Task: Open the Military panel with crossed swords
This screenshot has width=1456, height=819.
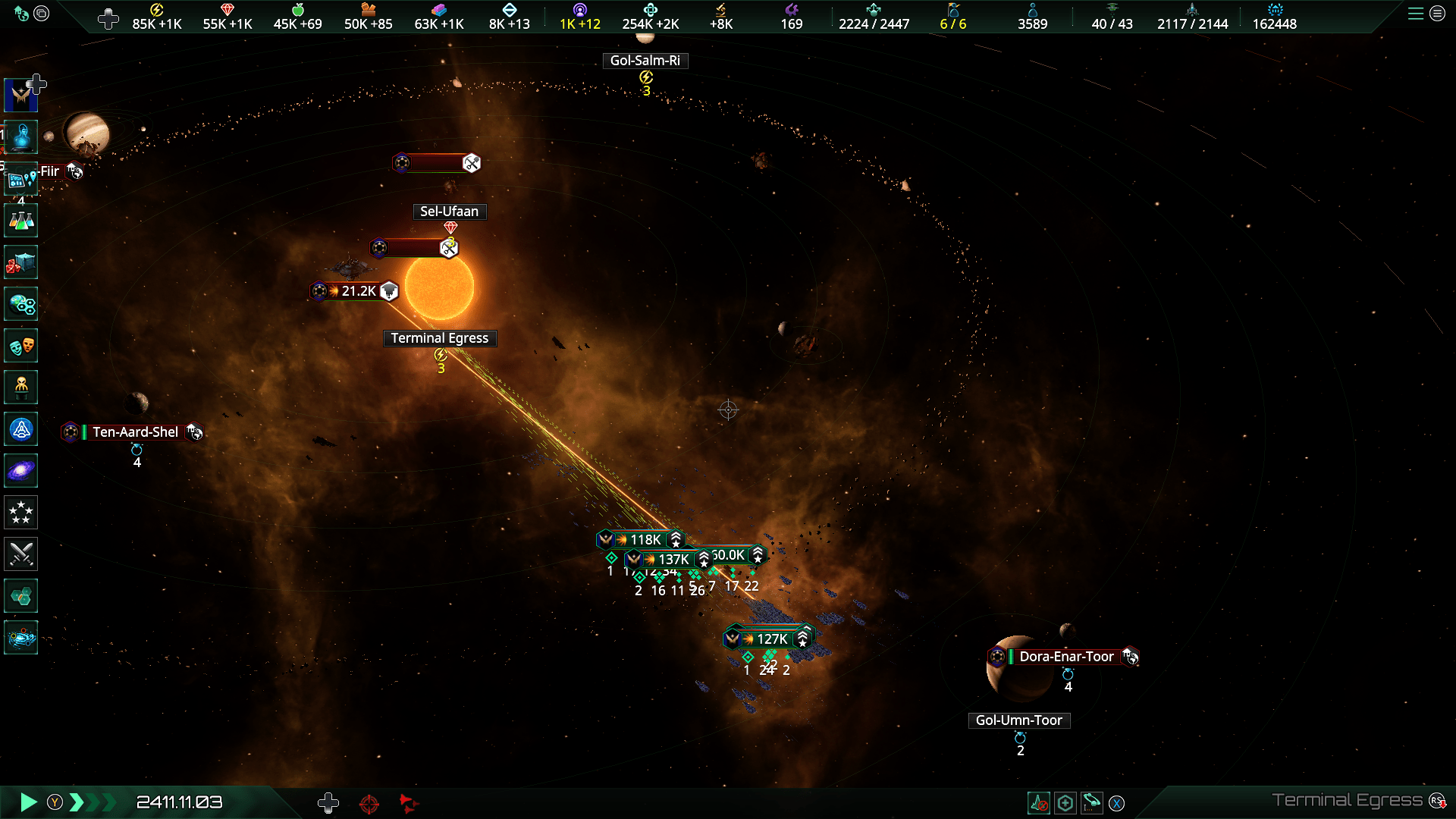Action: 20,554
